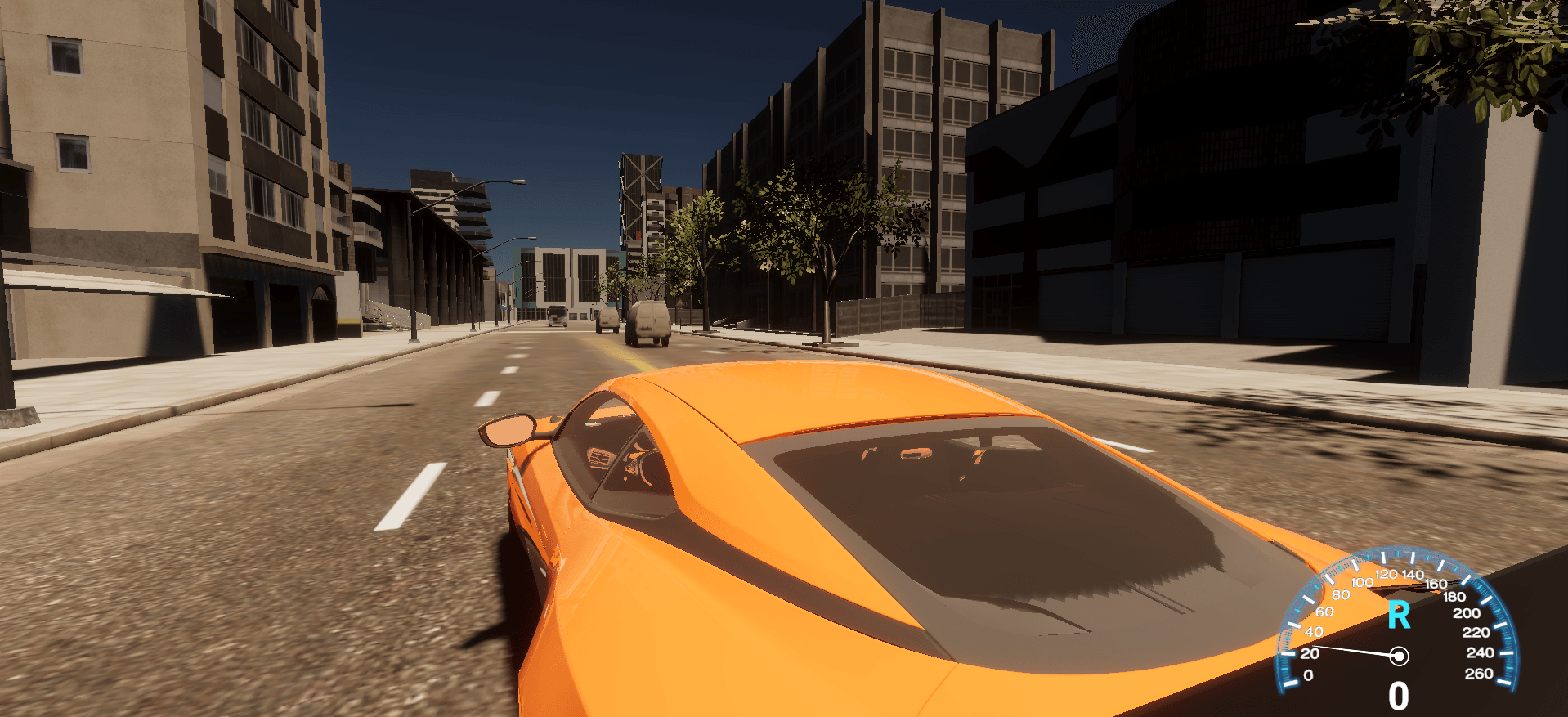Click the cyan R gear indicator

click(1399, 616)
